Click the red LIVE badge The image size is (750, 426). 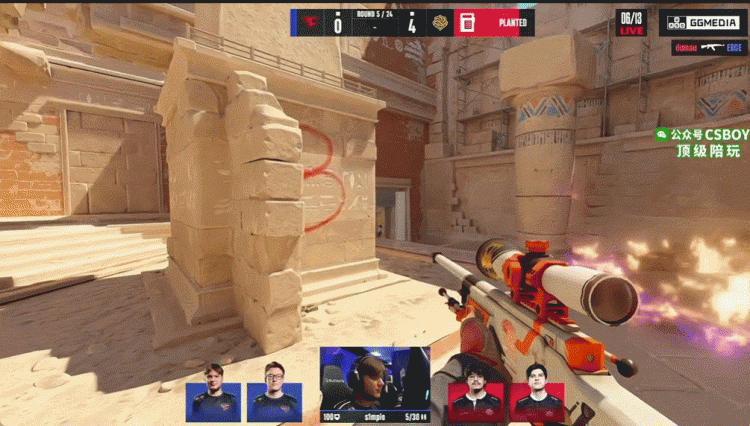click(632, 31)
